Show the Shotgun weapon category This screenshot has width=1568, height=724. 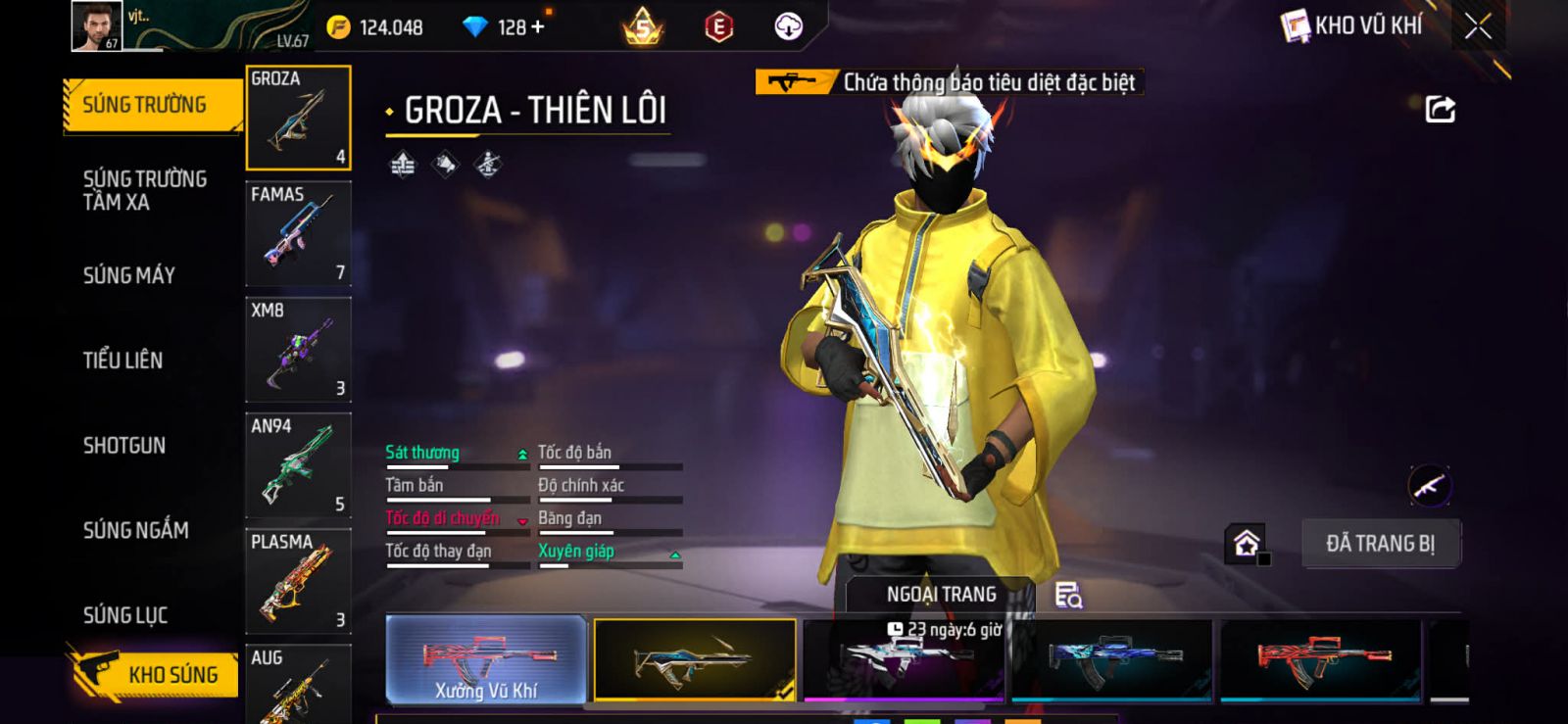click(124, 446)
